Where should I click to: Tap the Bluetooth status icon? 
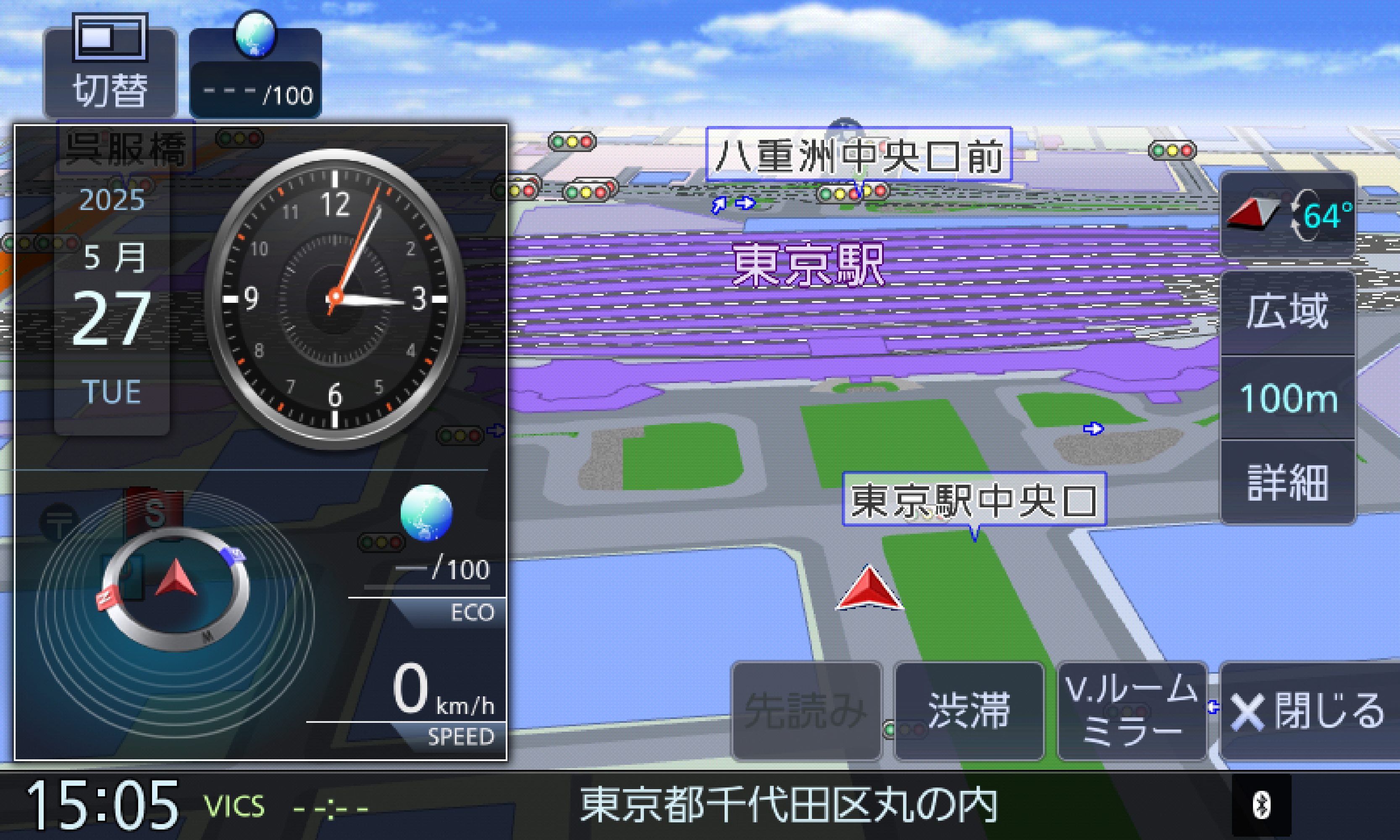pos(1261,805)
